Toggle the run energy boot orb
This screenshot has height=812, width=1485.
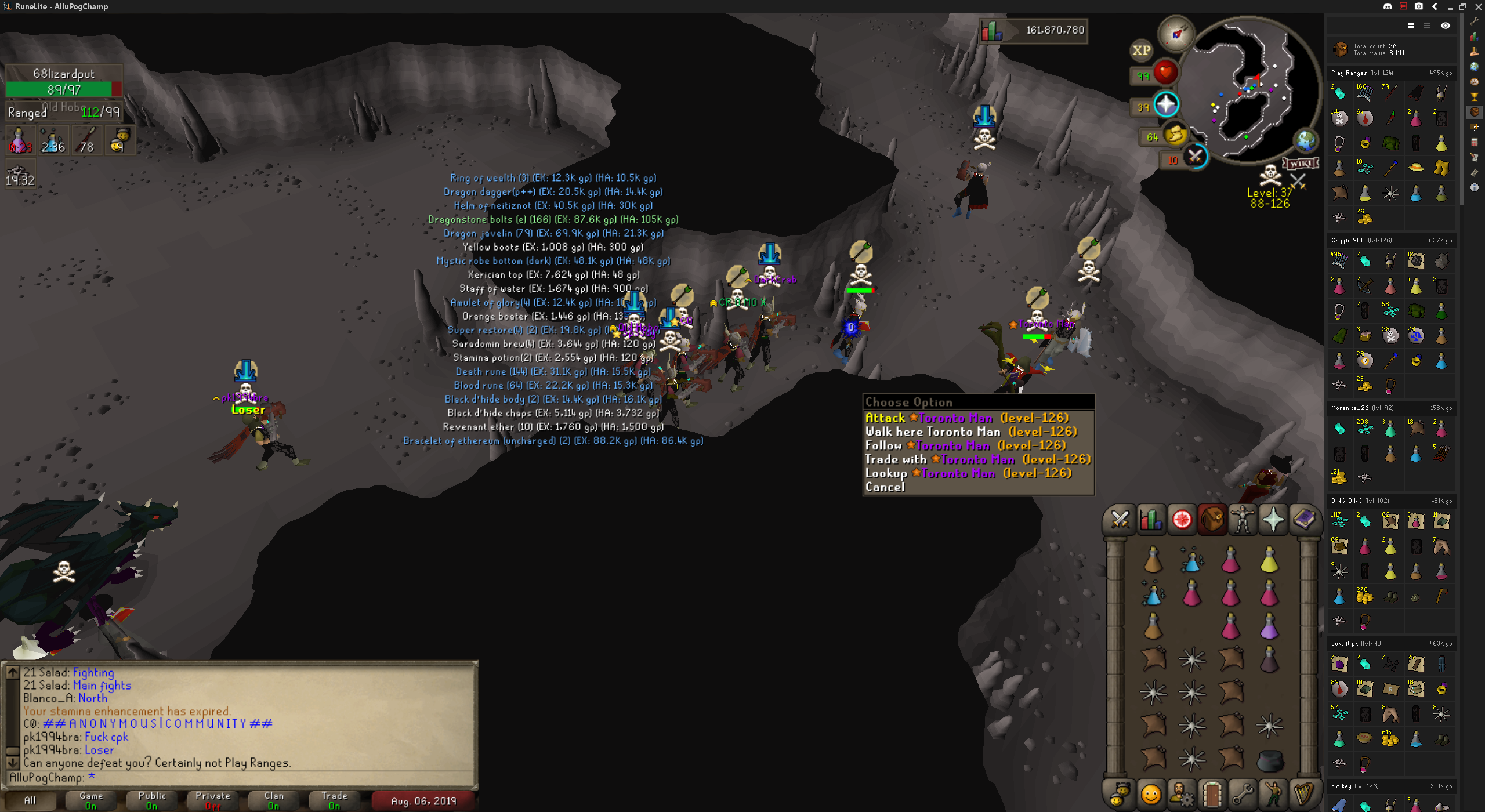pos(1175,136)
